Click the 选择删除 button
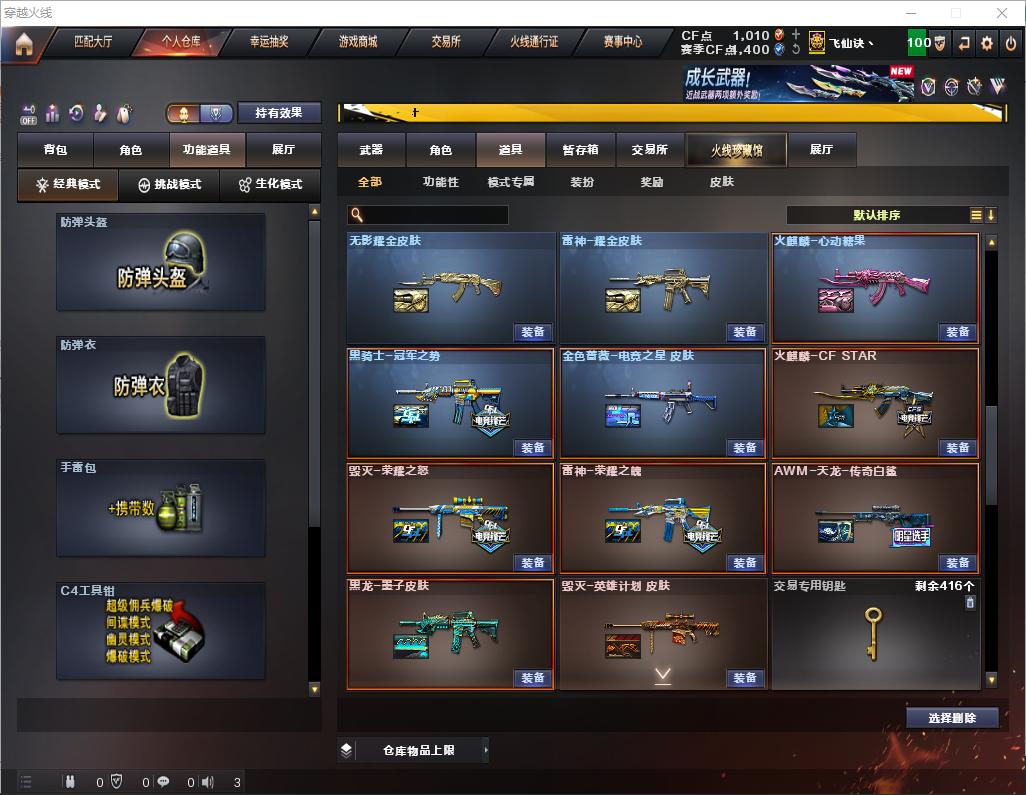The image size is (1026, 795). [952, 718]
